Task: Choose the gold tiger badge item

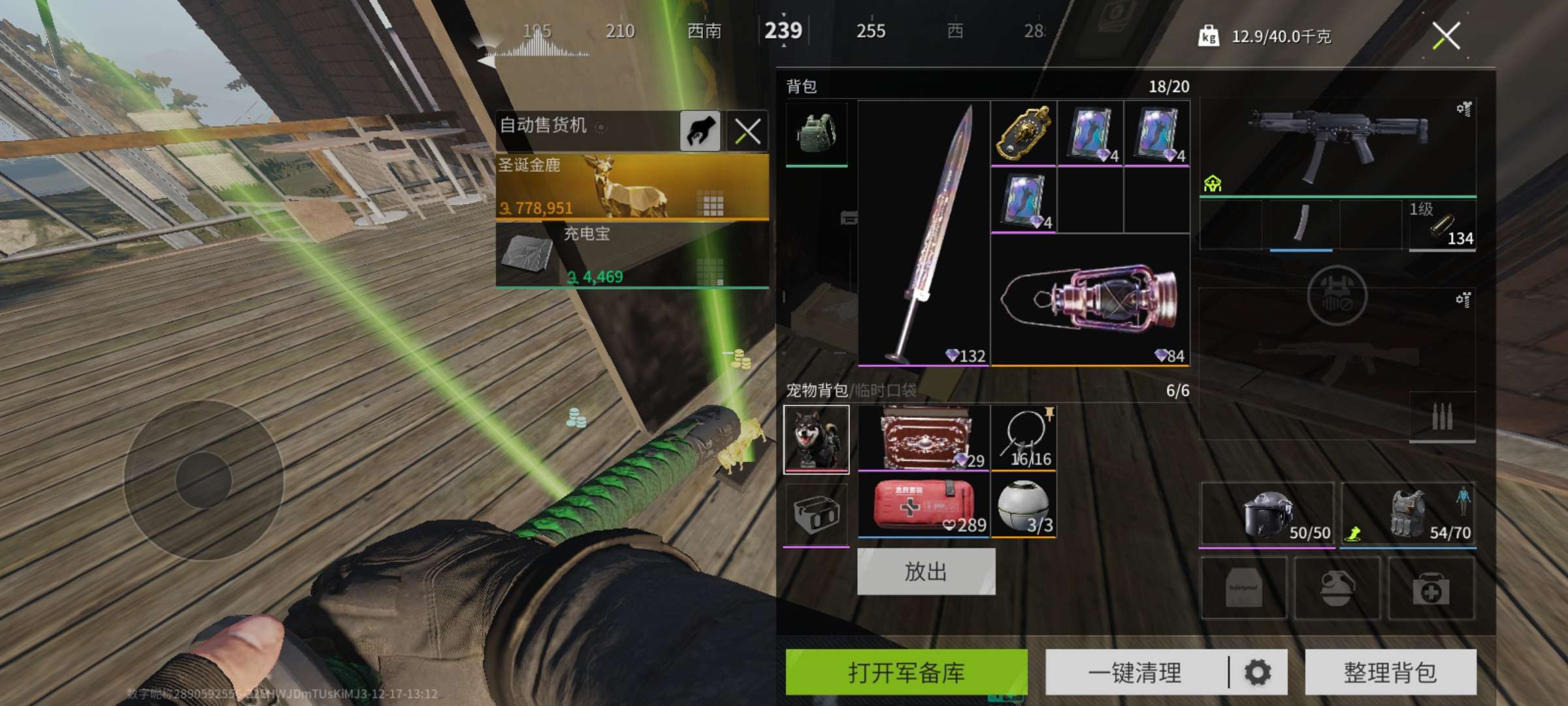Action: point(1023,133)
